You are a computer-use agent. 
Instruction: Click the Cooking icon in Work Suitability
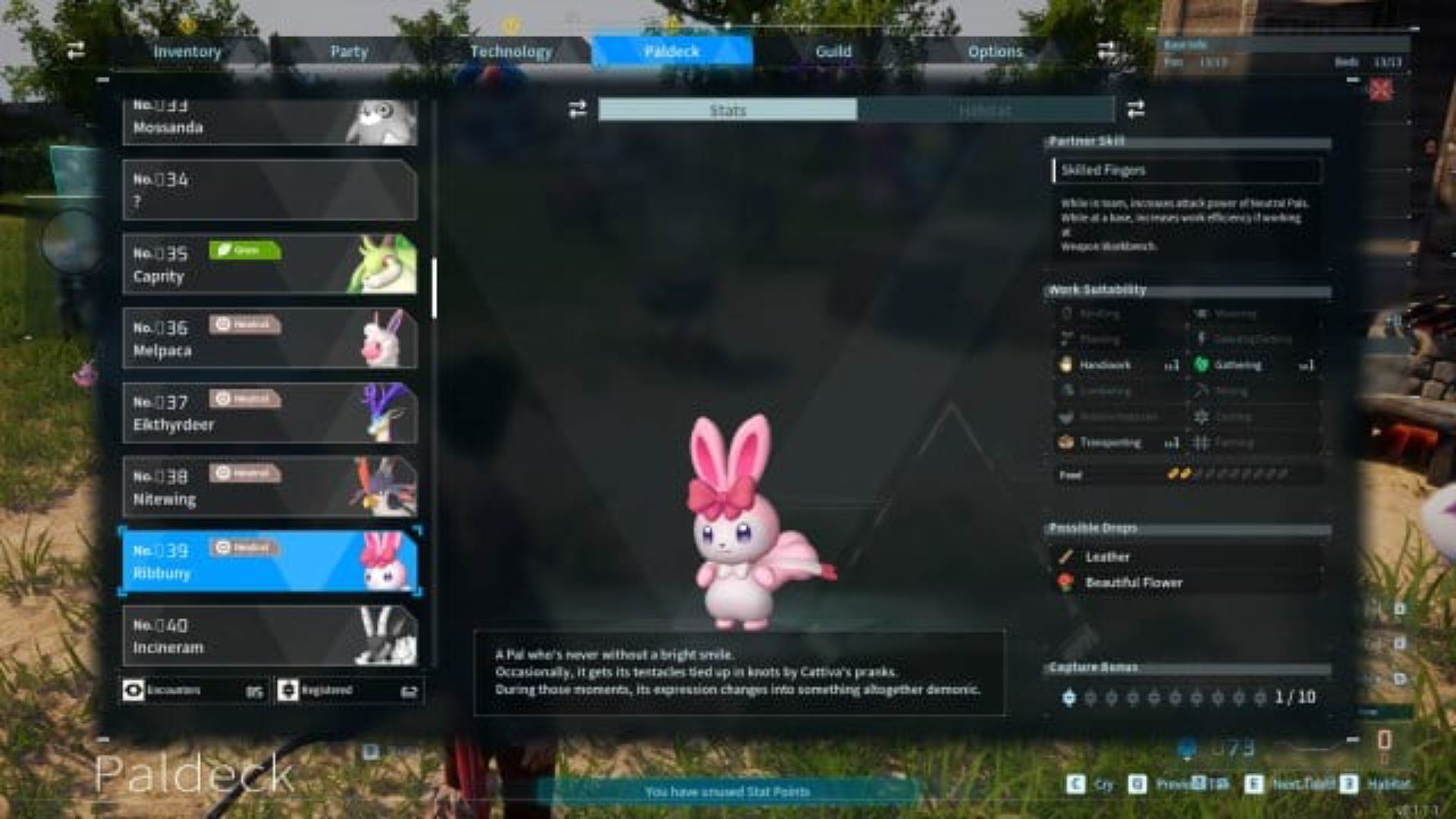click(1202, 416)
